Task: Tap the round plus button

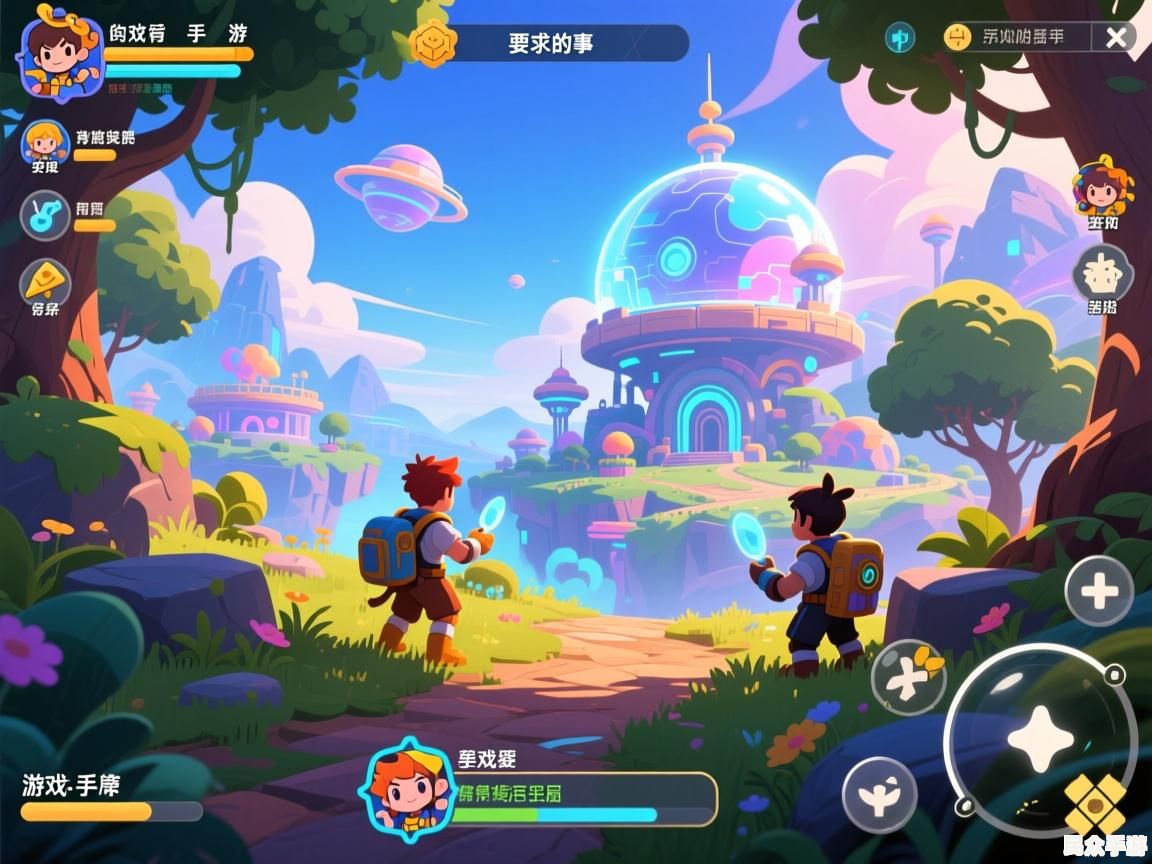Action: [1099, 592]
